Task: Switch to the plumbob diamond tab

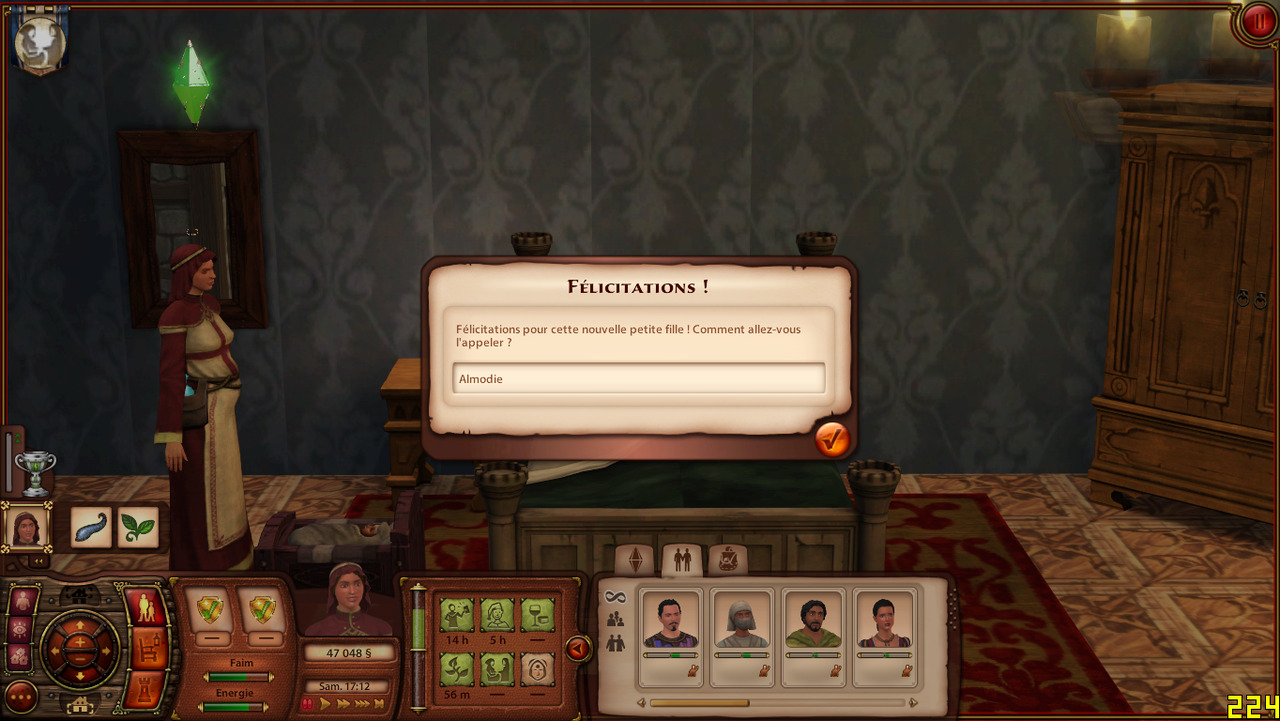Action: (x=635, y=560)
